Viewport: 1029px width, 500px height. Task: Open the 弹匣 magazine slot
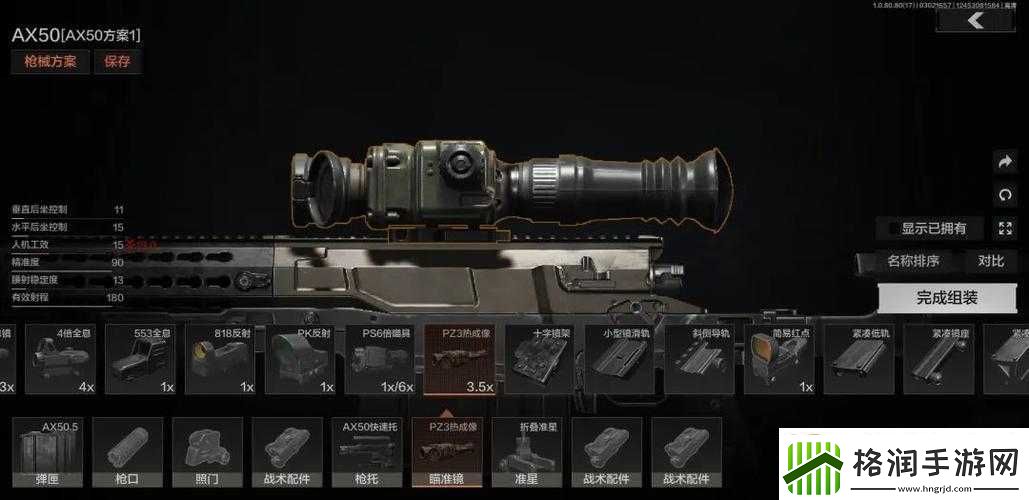[46, 453]
